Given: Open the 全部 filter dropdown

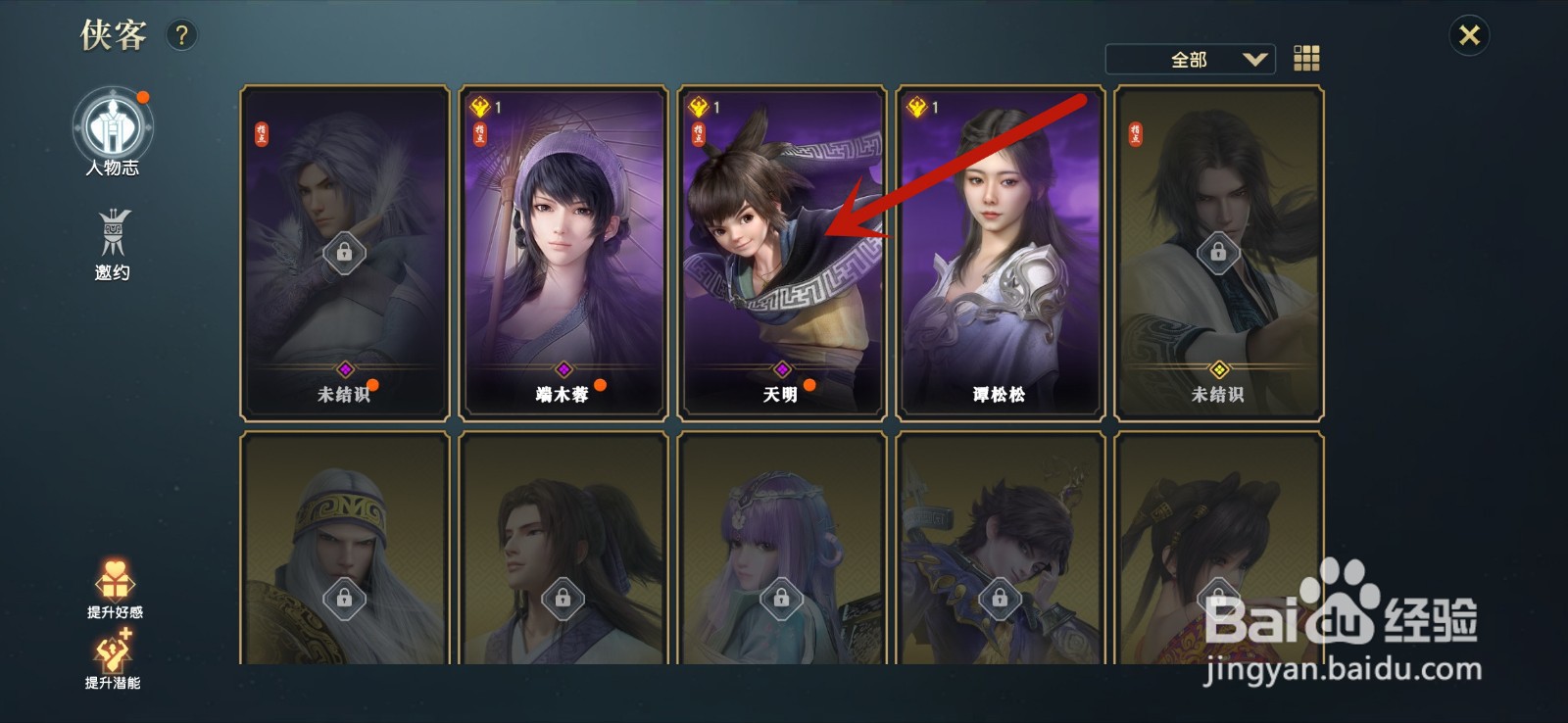Looking at the screenshot, I should tap(1189, 60).
